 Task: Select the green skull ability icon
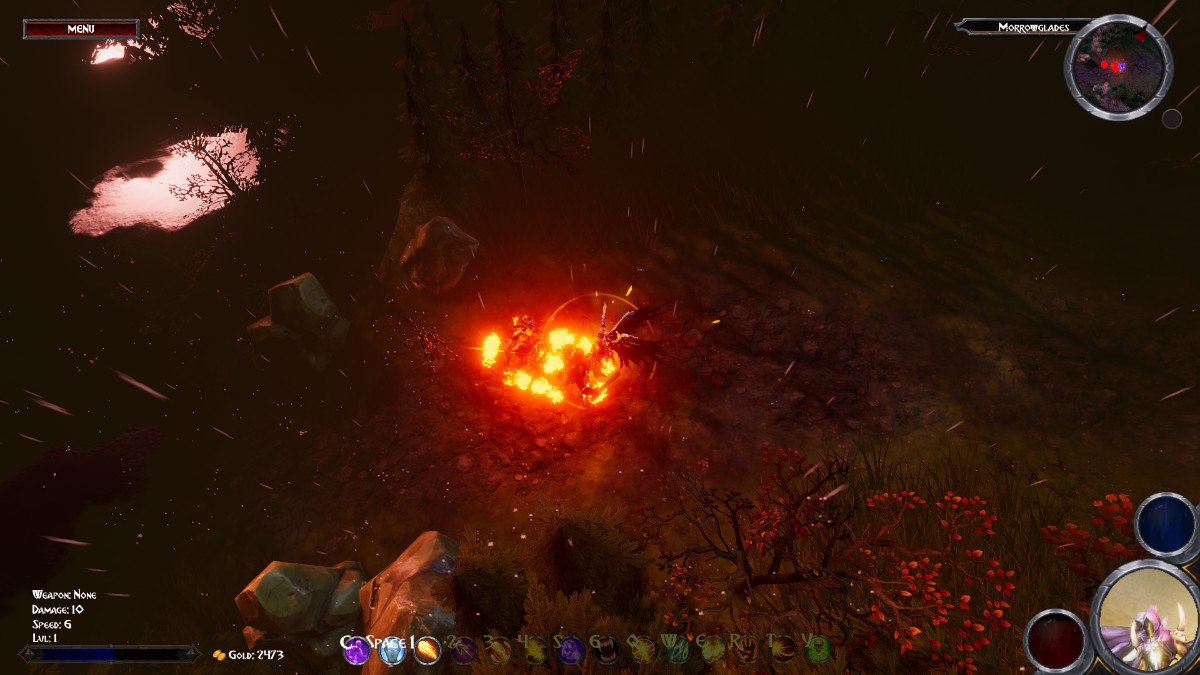tap(817, 651)
